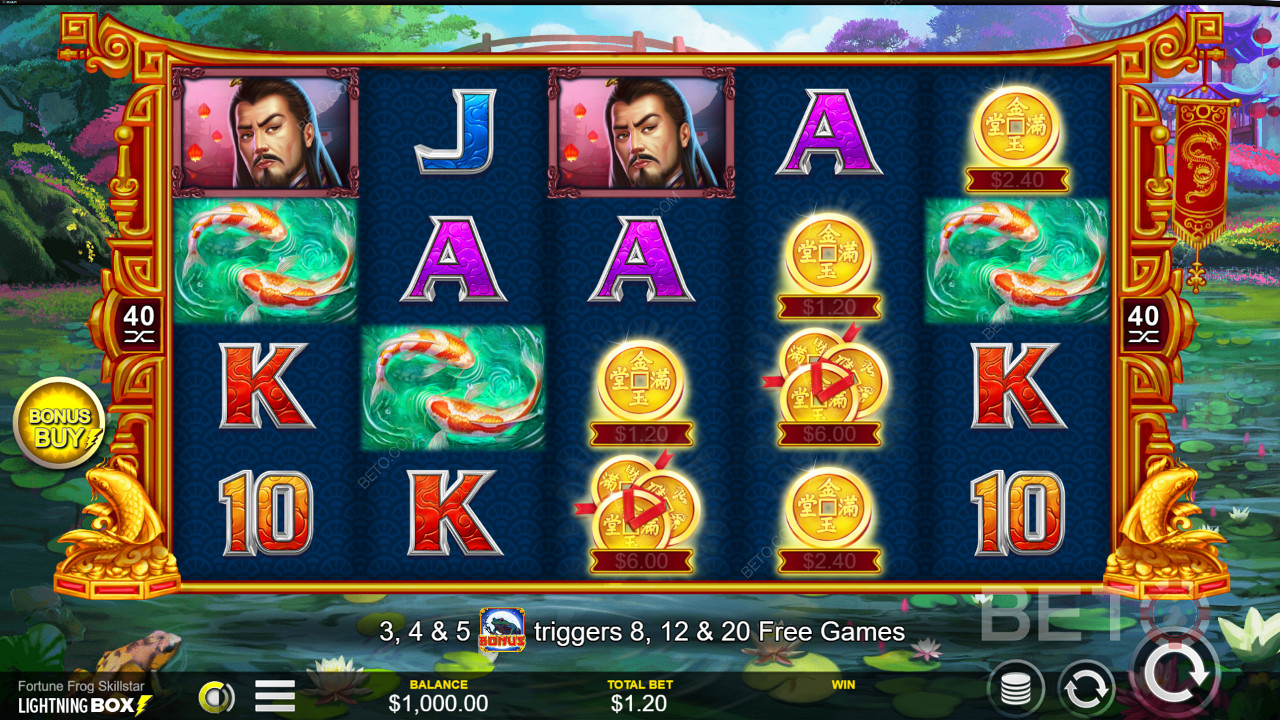The width and height of the screenshot is (1280, 720).
Task: Open the Bonus Buy feature
Action: click(x=59, y=424)
